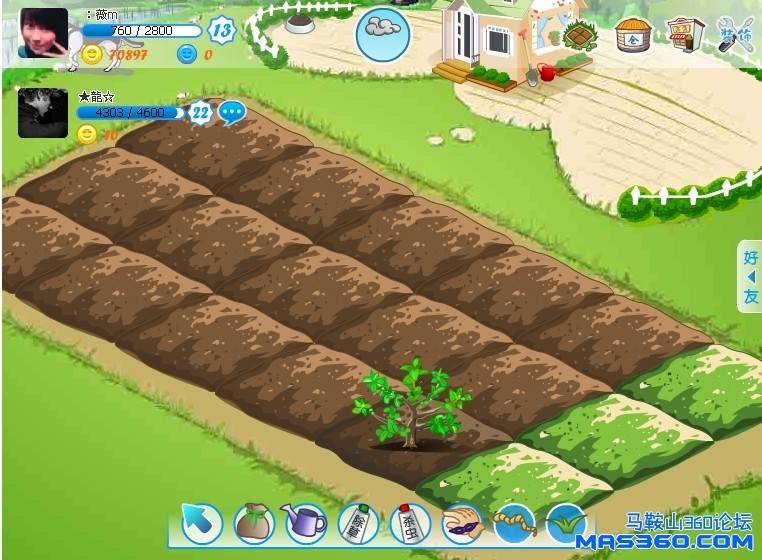Choose the seed bag tool
762x560 pixels.
[x=254, y=522]
